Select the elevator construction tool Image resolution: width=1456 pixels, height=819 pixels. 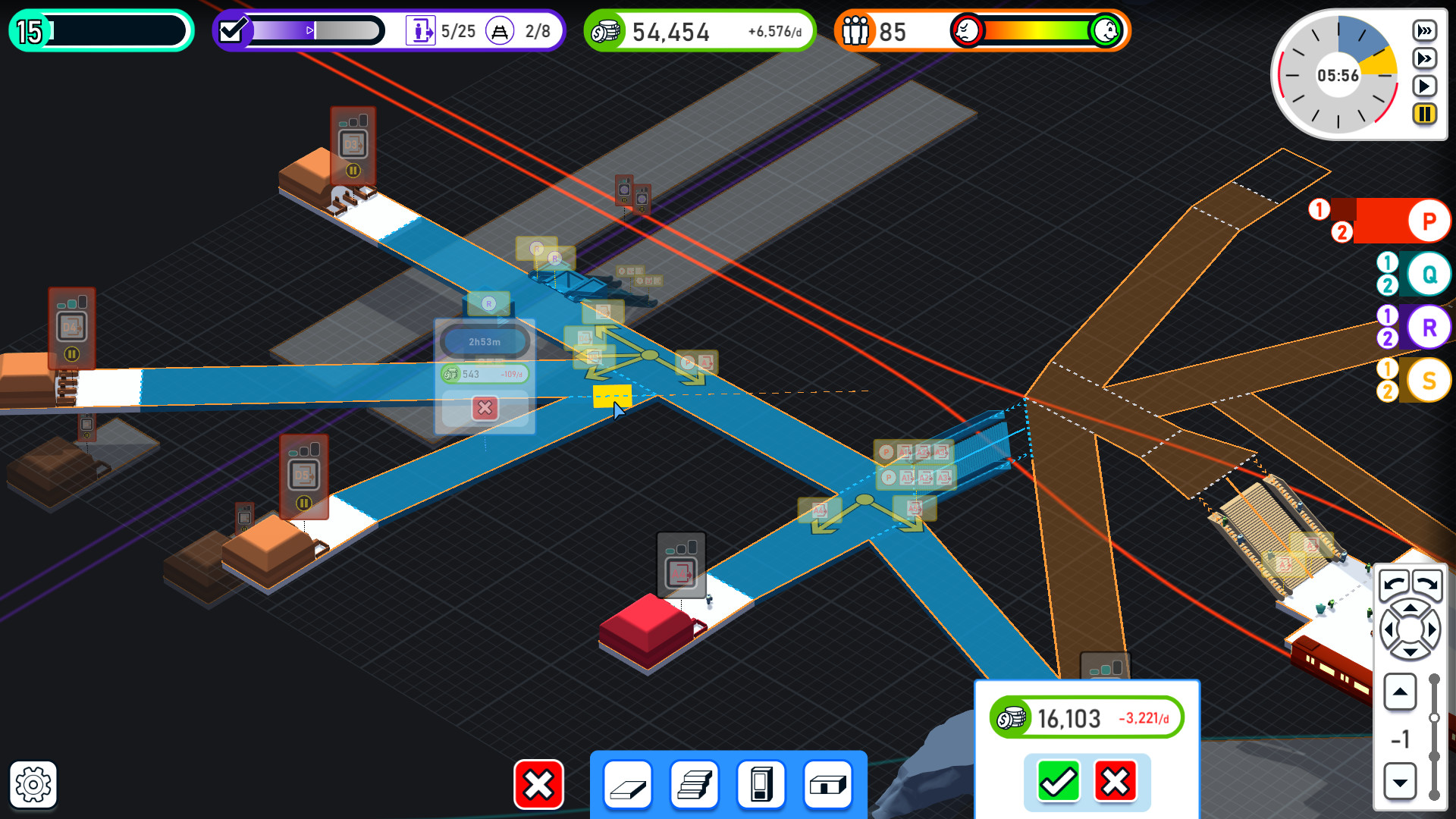(x=761, y=785)
